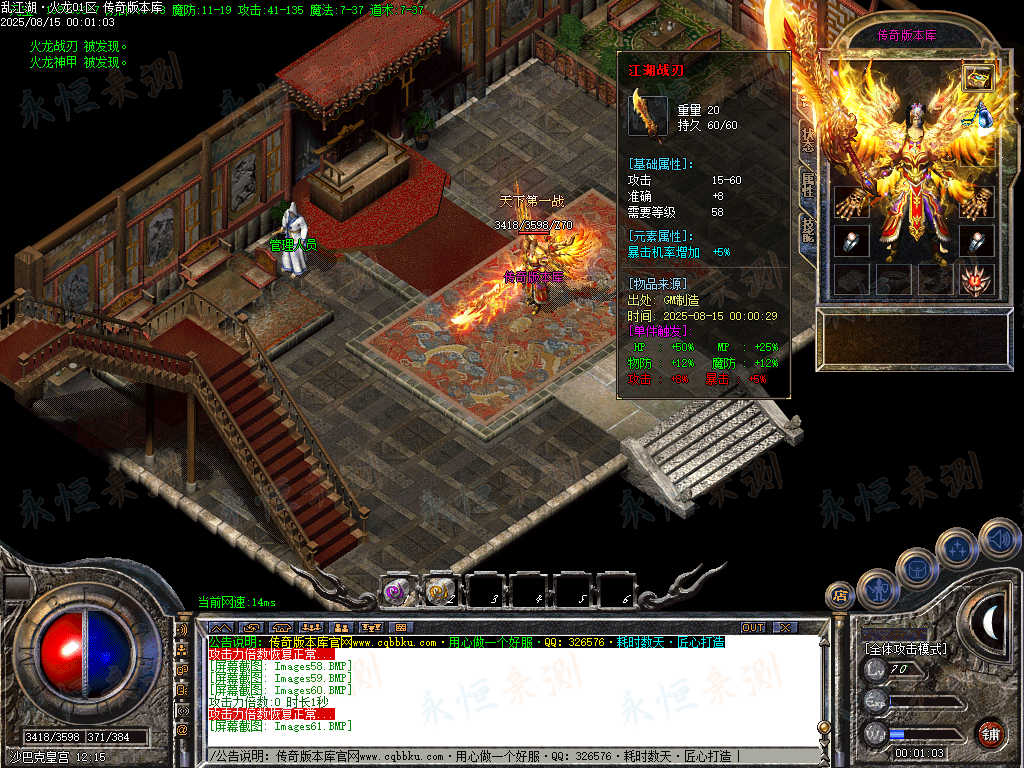Select the right golden gauntlet equipment slot
The image size is (1024, 768).
pos(976,201)
